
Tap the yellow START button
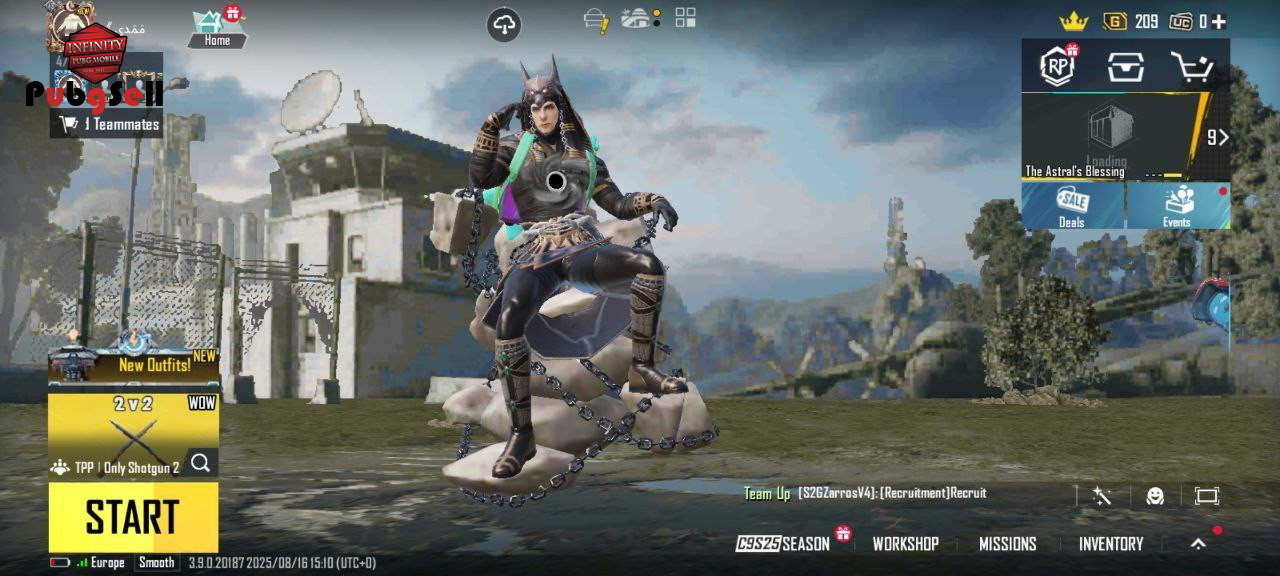pos(133,517)
